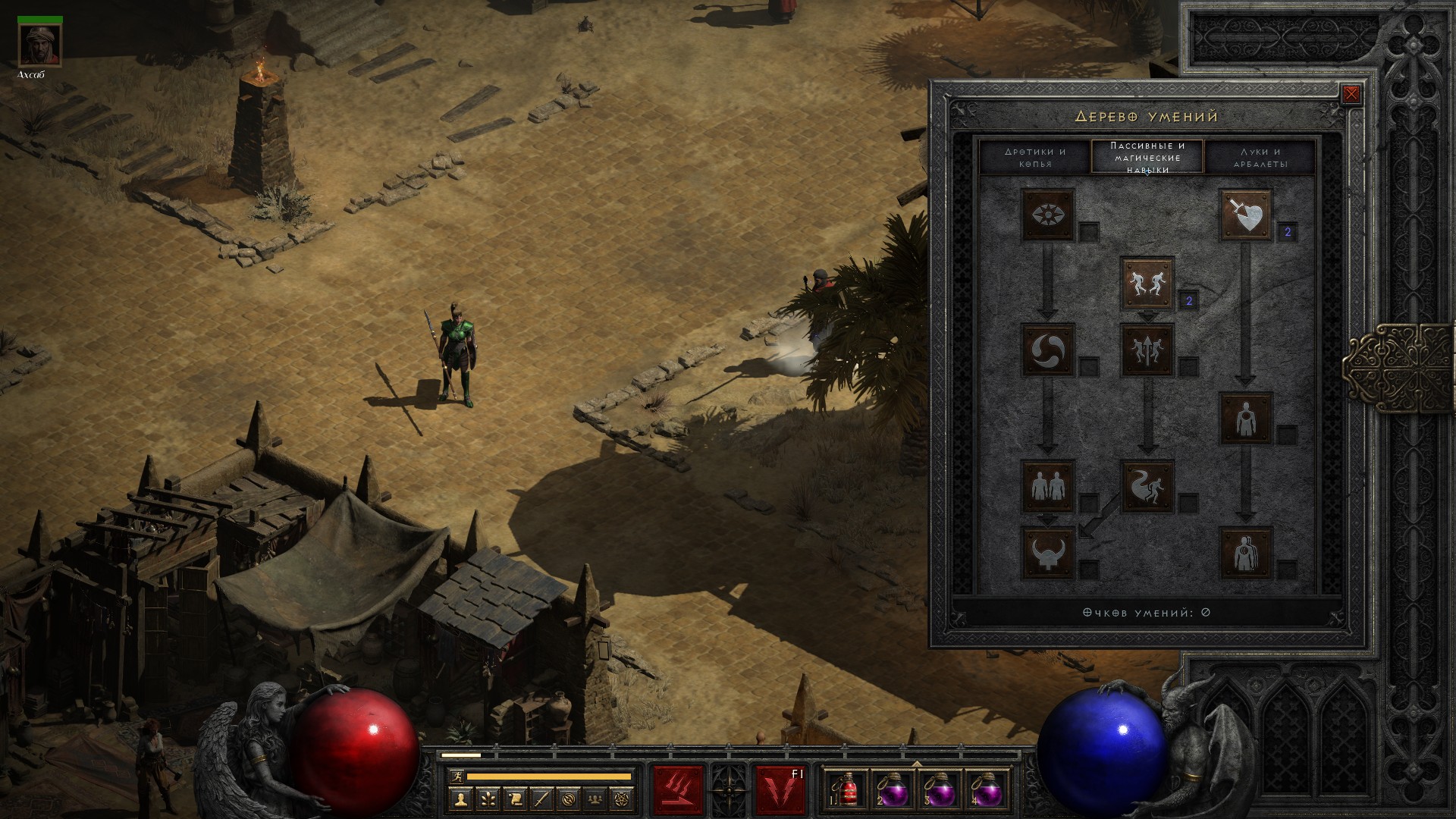Choose the Pierce skill icon
Viewport: 1456px width, 819px height.
1245,552
